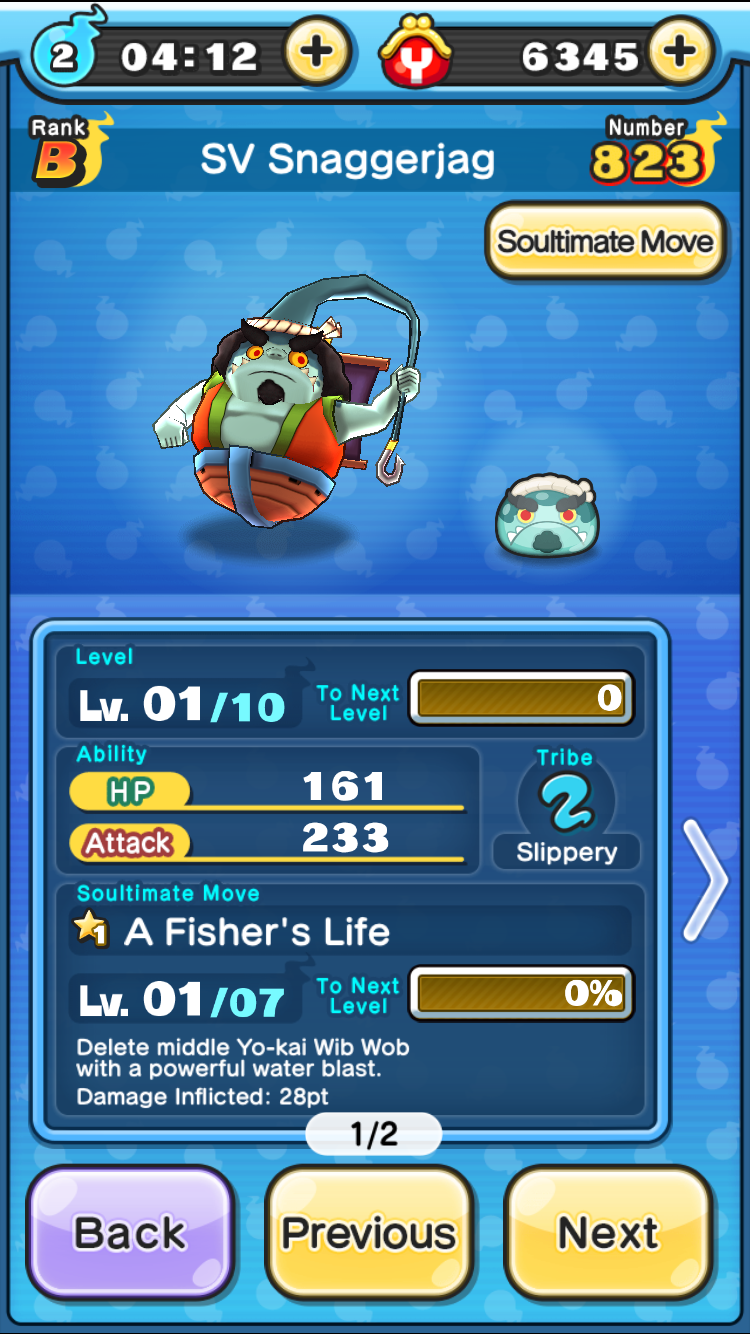Buy more Y-Money using the plus beside 6345
750x1334 pixels.
680,53
